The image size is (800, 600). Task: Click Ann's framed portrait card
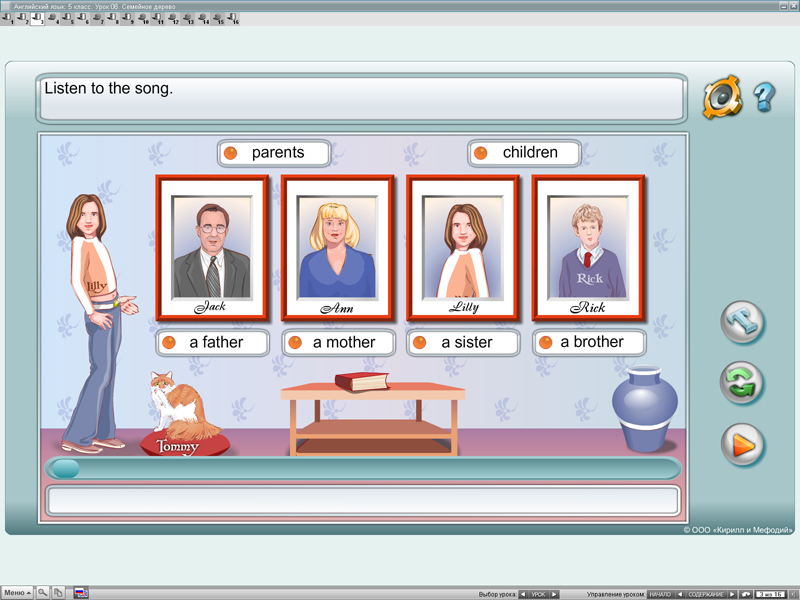coord(337,248)
